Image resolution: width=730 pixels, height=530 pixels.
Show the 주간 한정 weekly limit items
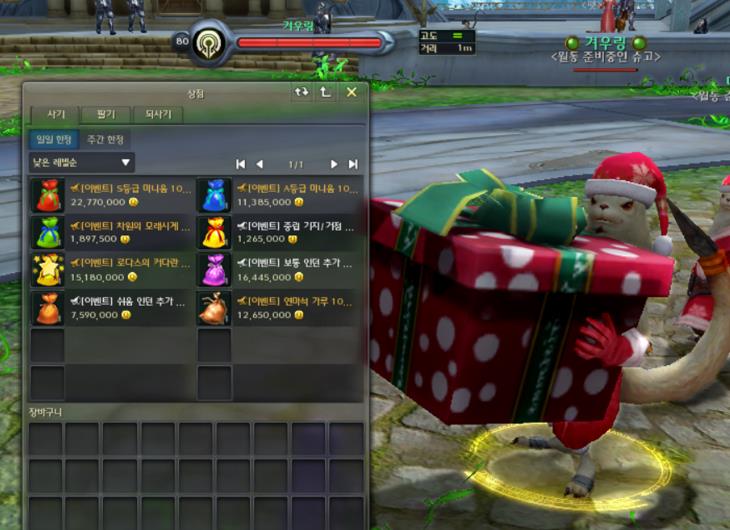(x=105, y=139)
